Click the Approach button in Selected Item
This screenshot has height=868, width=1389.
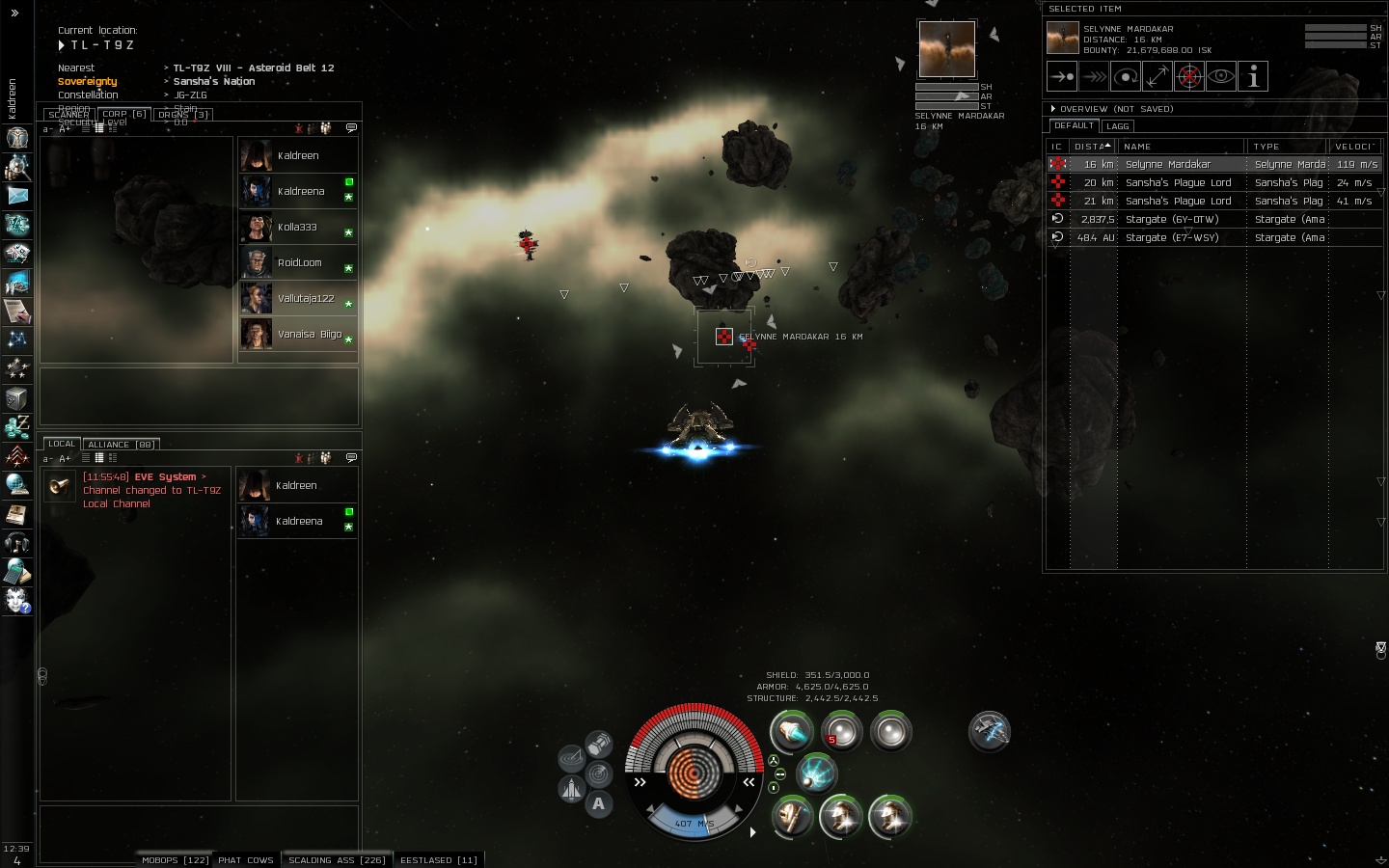click(x=1062, y=77)
